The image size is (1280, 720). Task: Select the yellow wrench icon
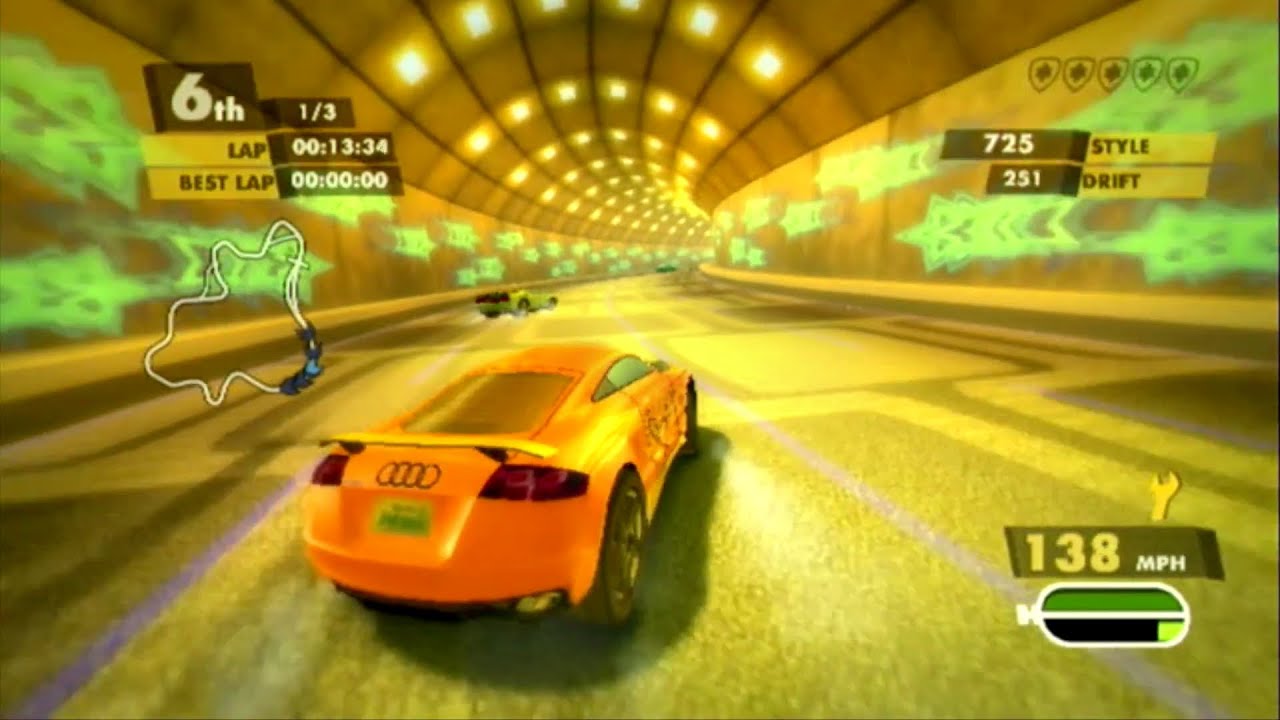(x=1163, y=496)
